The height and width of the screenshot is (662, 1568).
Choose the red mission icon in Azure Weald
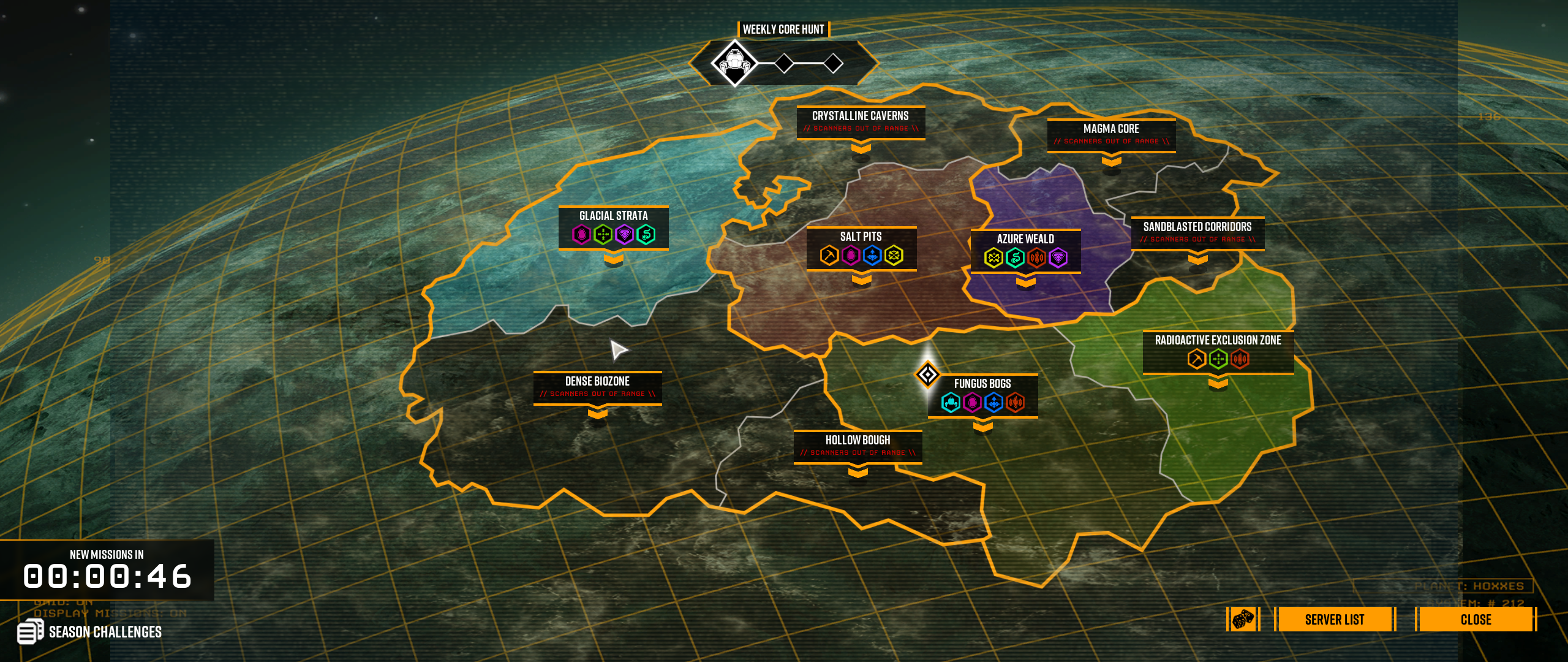(1036, 258)
